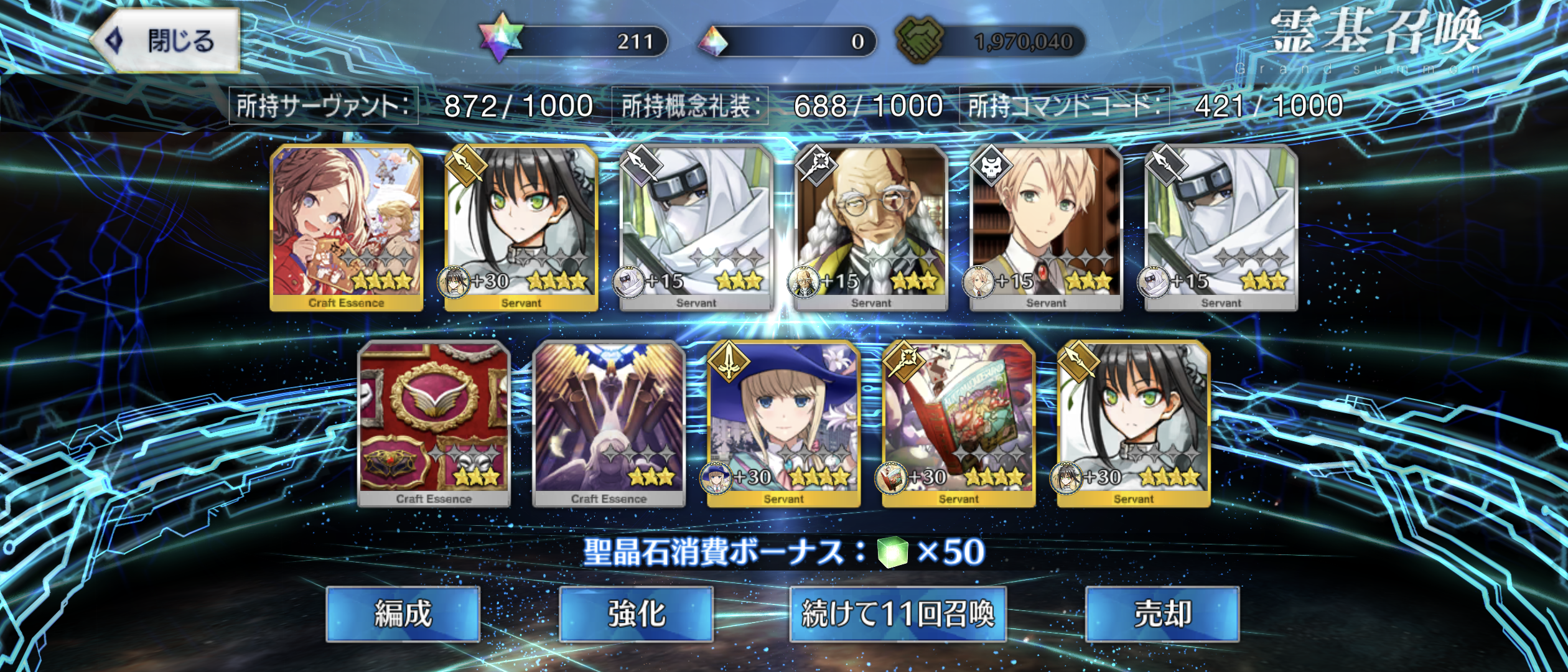View the bald old man with glasses Servant card
The height and width of the screenshot is (672, 1568).
[x=871, y=227]
